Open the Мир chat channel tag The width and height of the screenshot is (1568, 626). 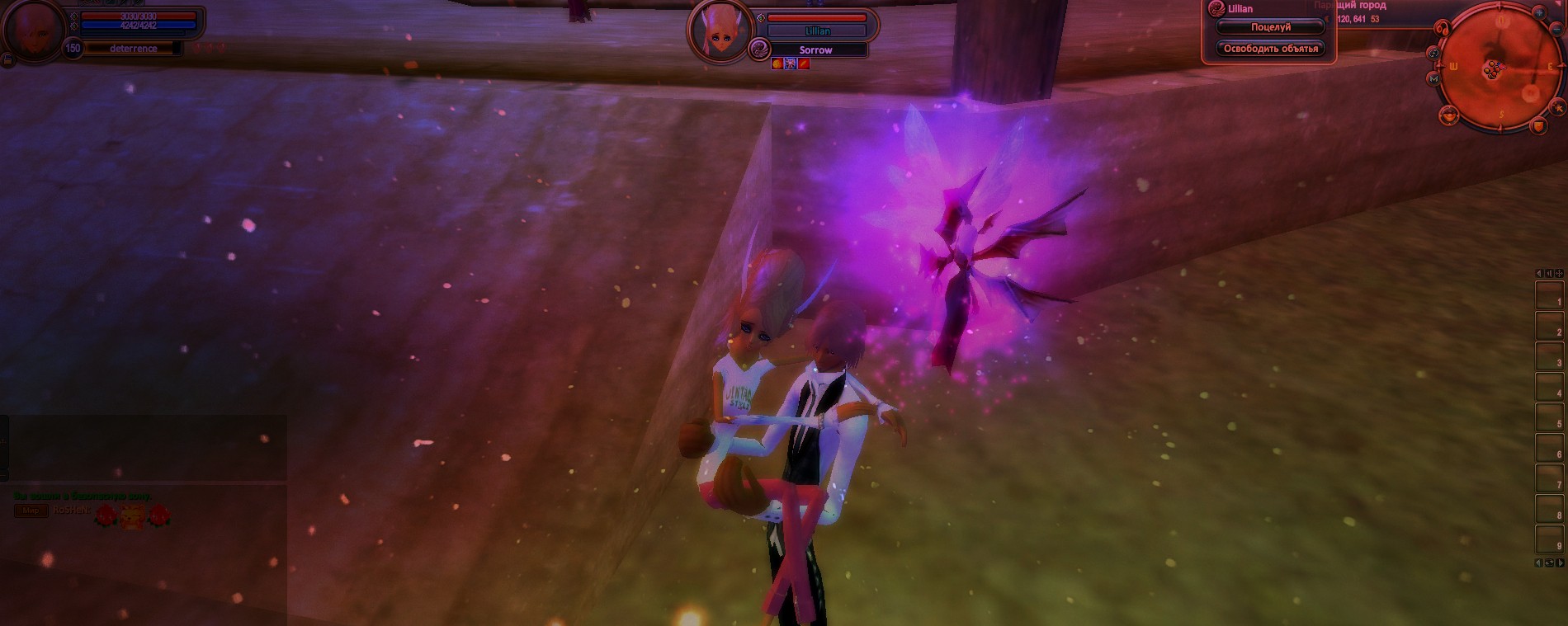click(x=31, y=511)
